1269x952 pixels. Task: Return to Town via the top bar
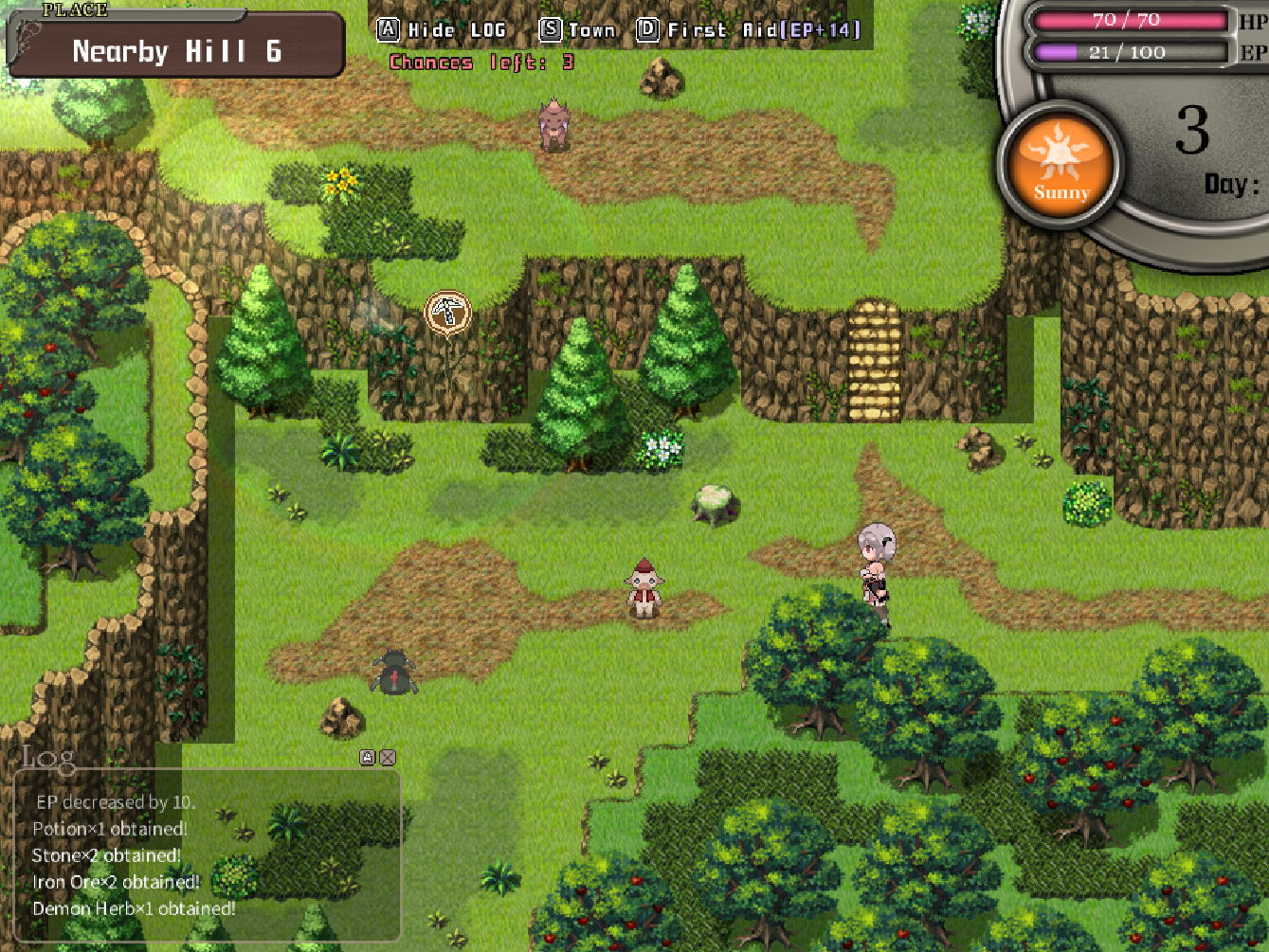click(x=578, y=30)
